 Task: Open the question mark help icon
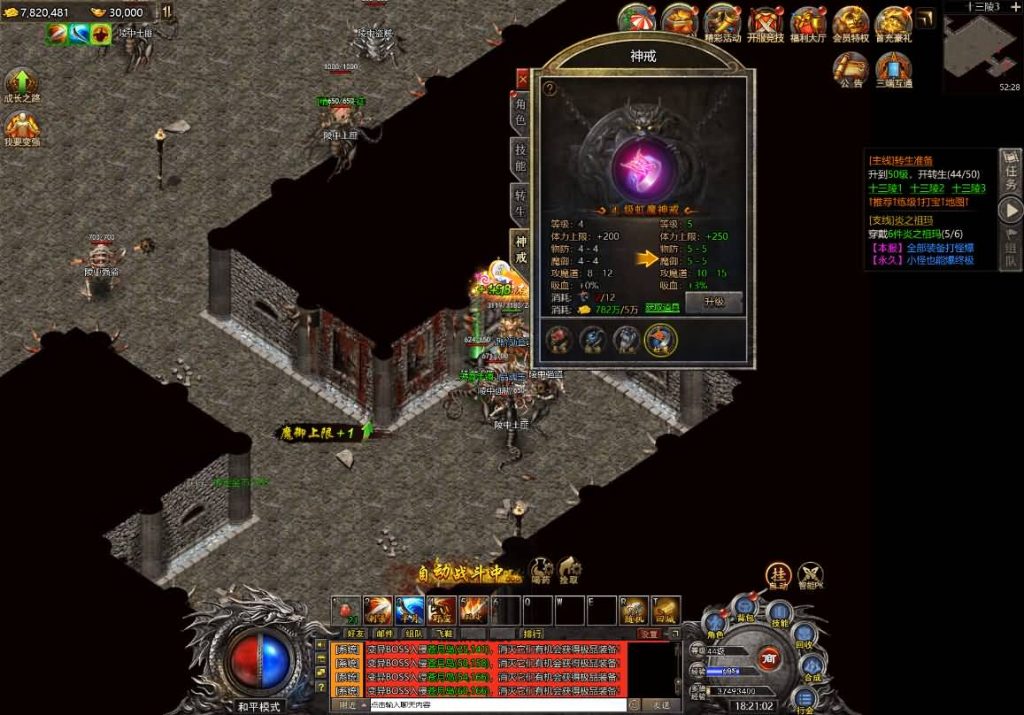[549, 88]
